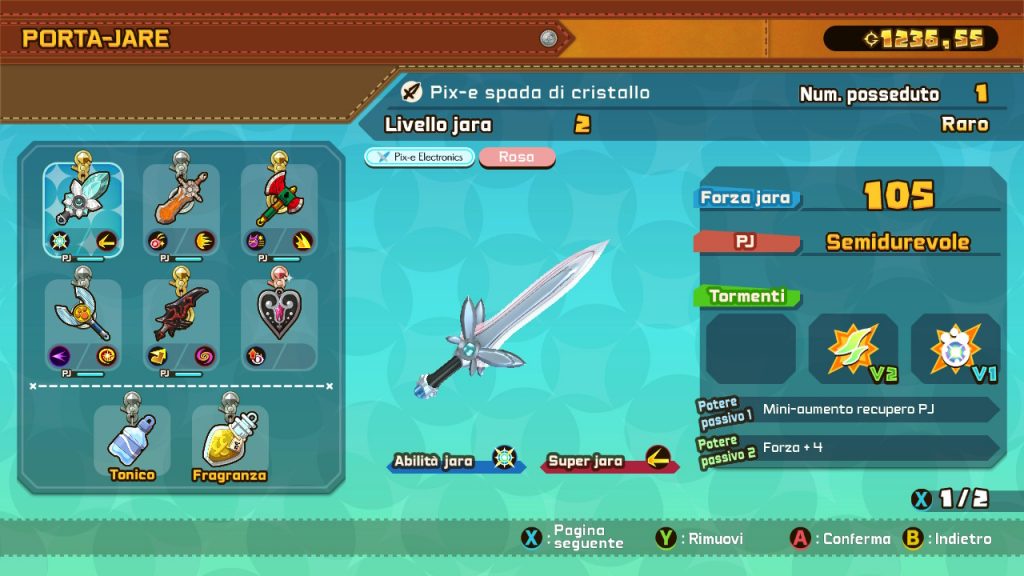
Task: Show the Super jara skill
Action: pos(608,461)
